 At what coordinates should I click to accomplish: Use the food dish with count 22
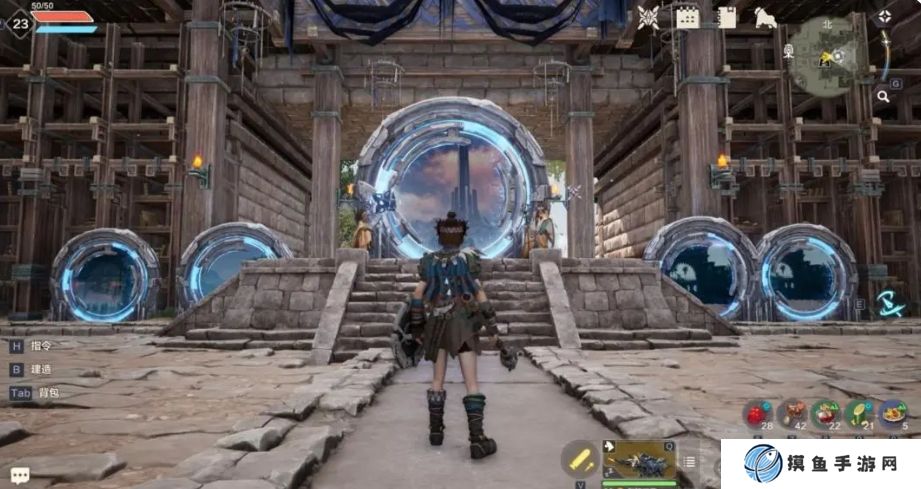click(826, 414)
